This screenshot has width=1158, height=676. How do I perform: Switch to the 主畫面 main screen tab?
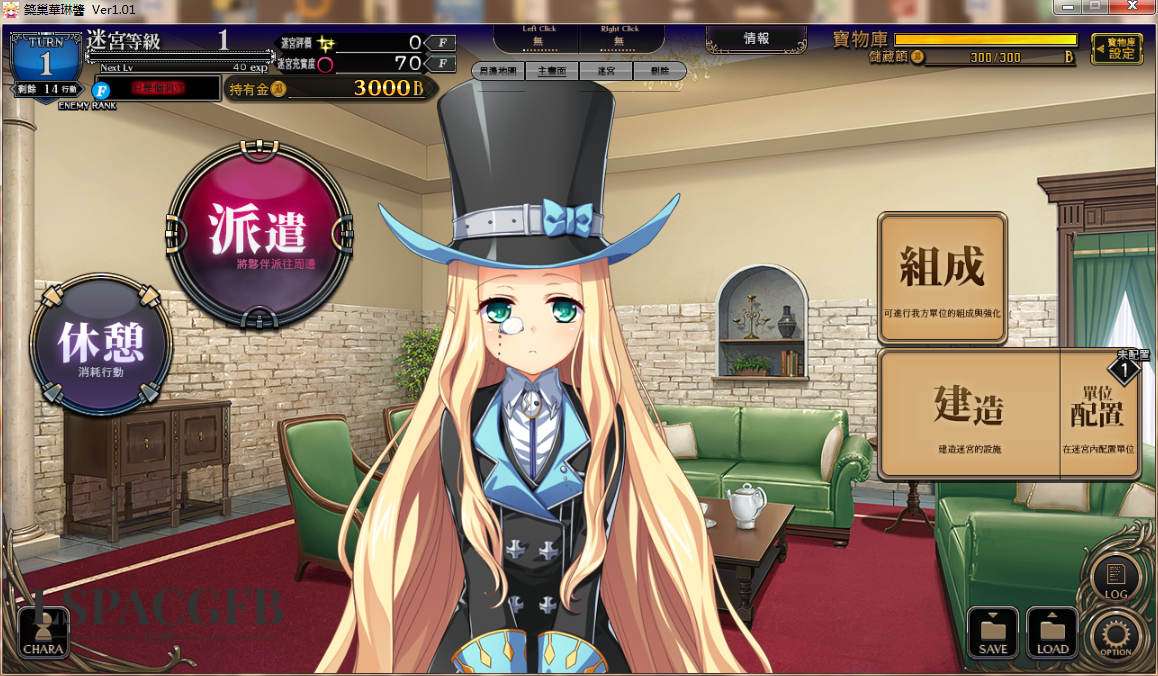pos(552,72)
